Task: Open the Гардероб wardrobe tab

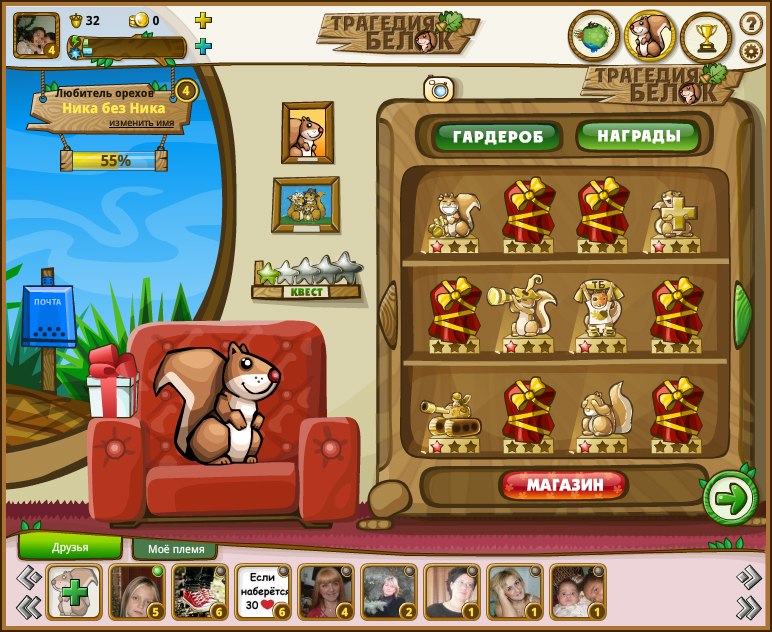Action: pyautogui.click(x=497, y=136)
